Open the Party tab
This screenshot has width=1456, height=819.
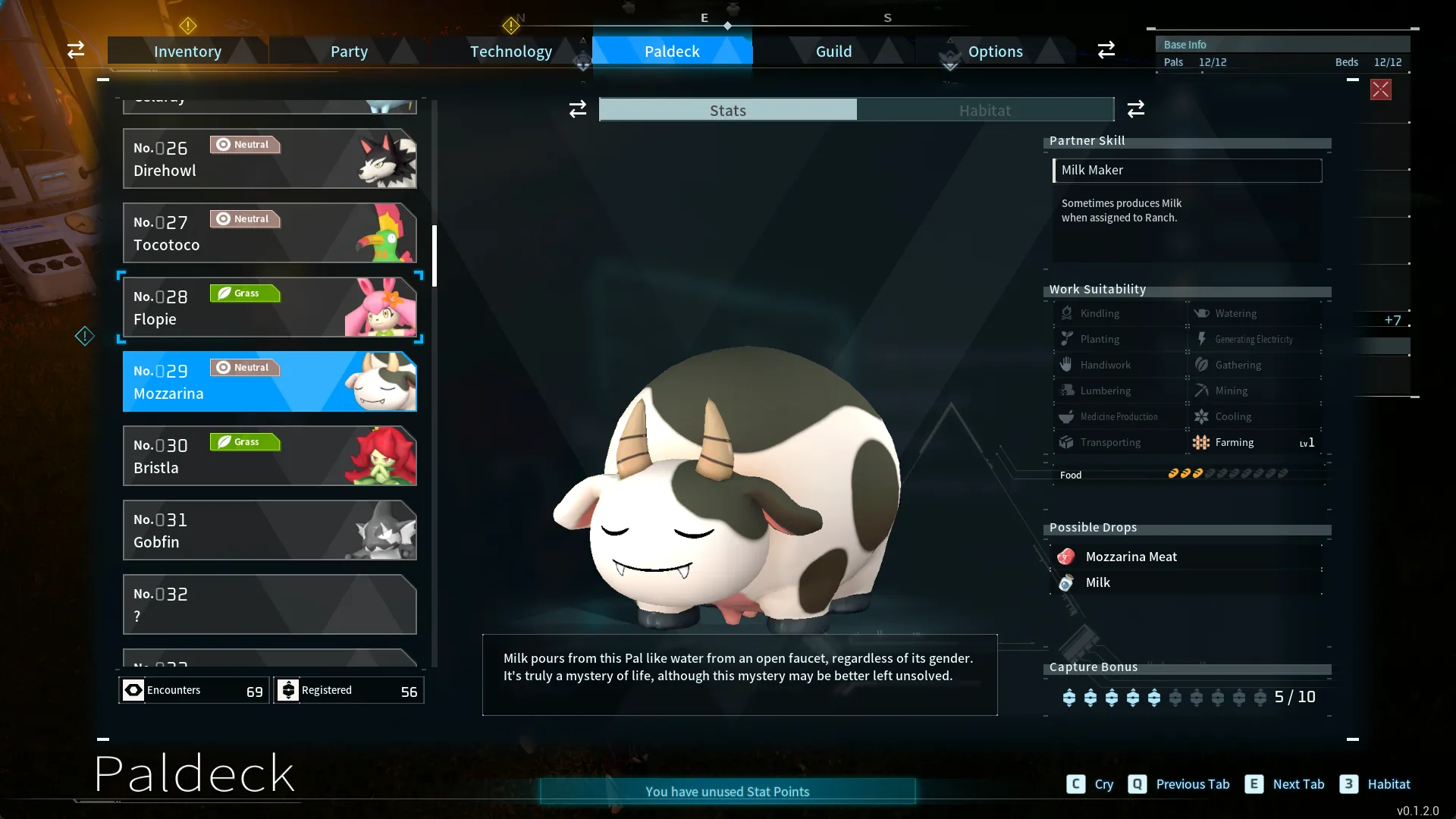coord(349,52)
